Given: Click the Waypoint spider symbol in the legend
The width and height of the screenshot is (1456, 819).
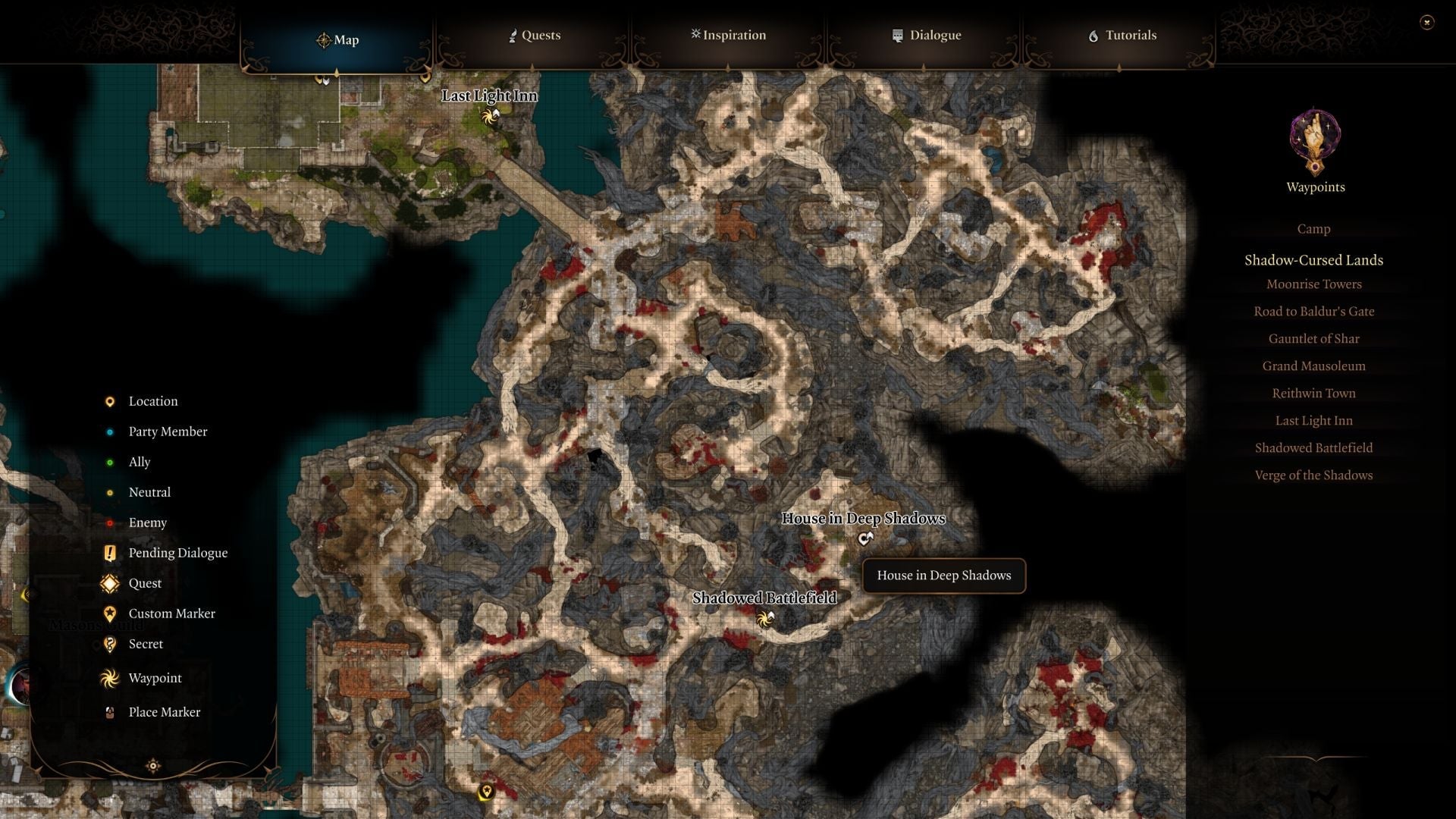Looking at the screenshot, I should [x=110, y=679].
